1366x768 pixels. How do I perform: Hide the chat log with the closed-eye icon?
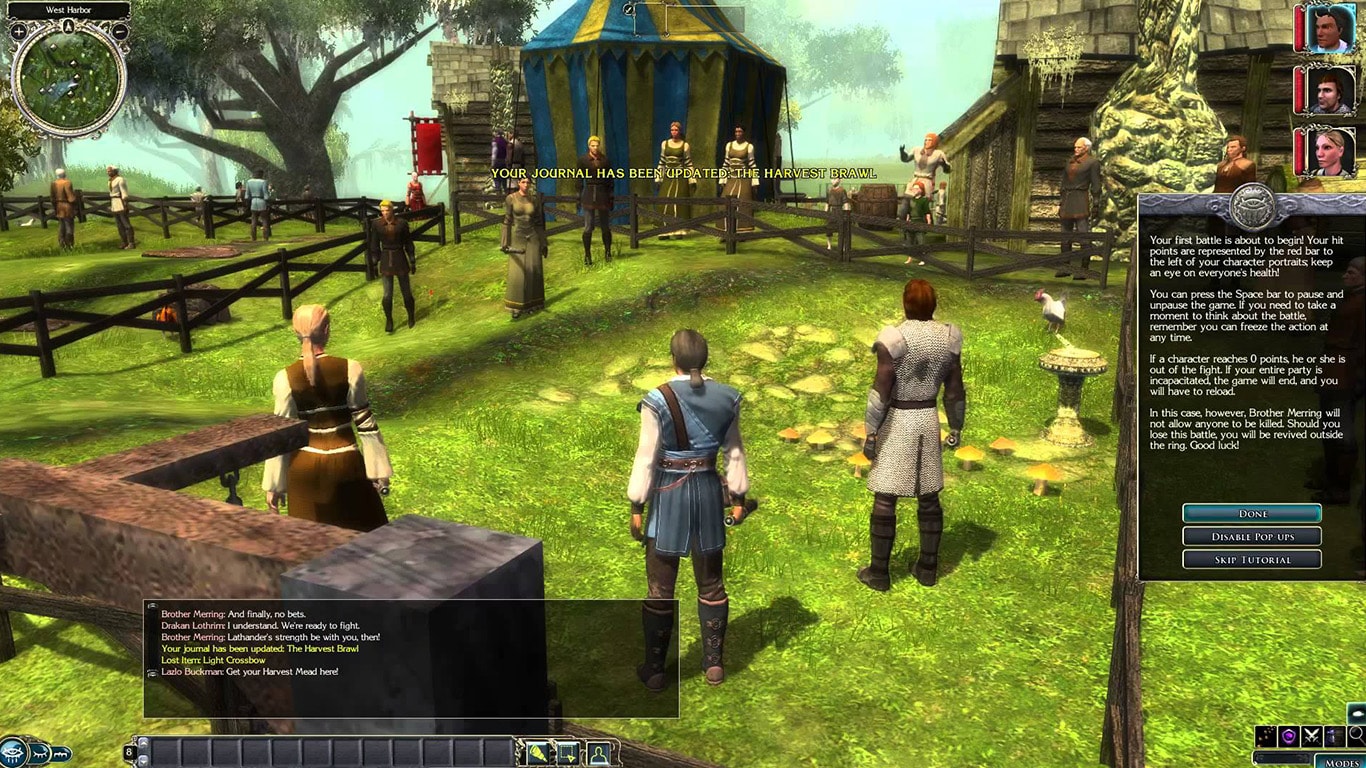coord(38,755)
